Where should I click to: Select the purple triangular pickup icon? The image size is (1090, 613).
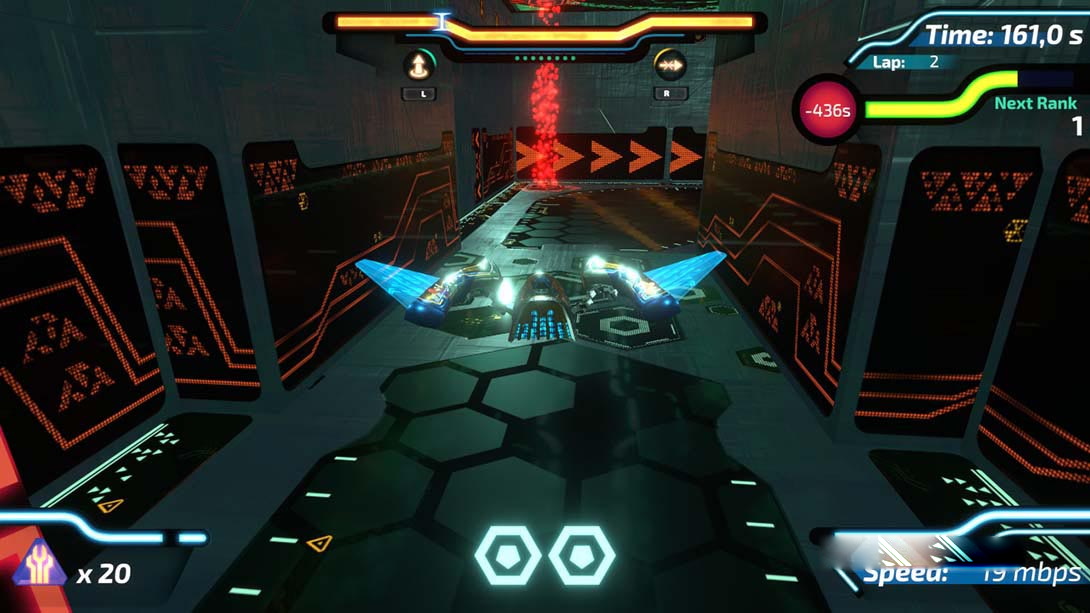point(41,564)
